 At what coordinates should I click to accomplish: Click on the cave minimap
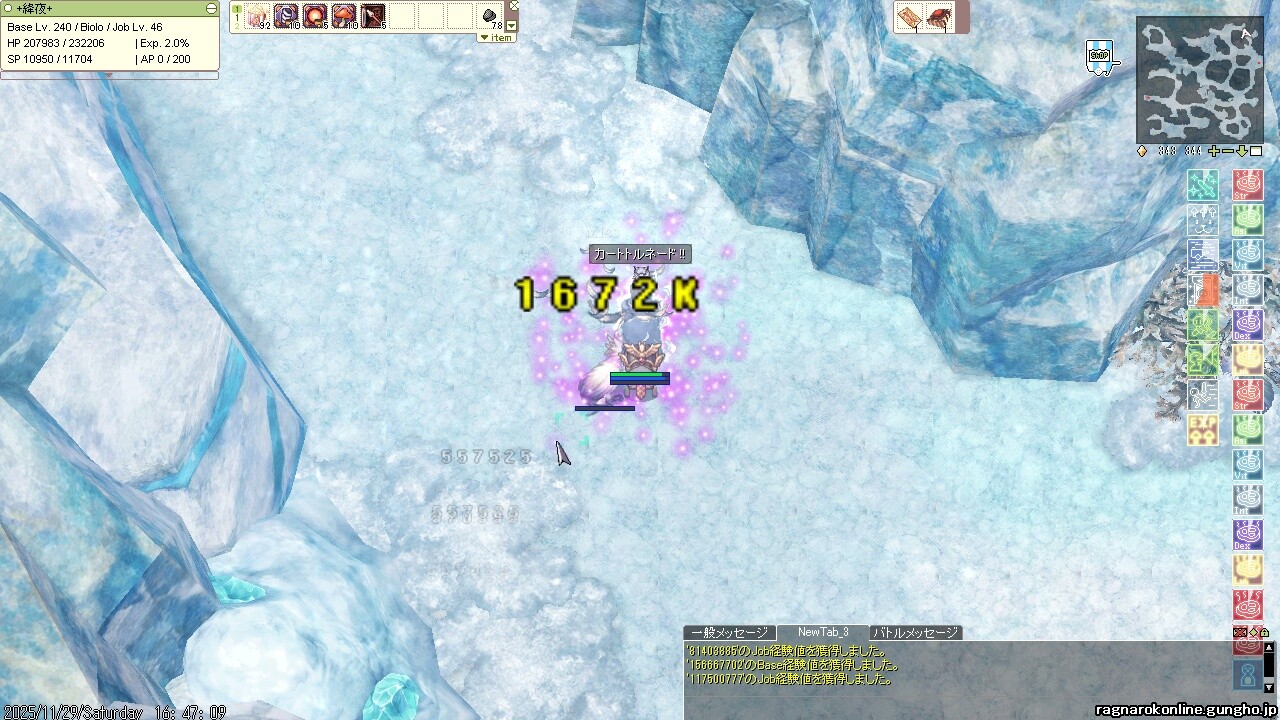[1199, 80]
